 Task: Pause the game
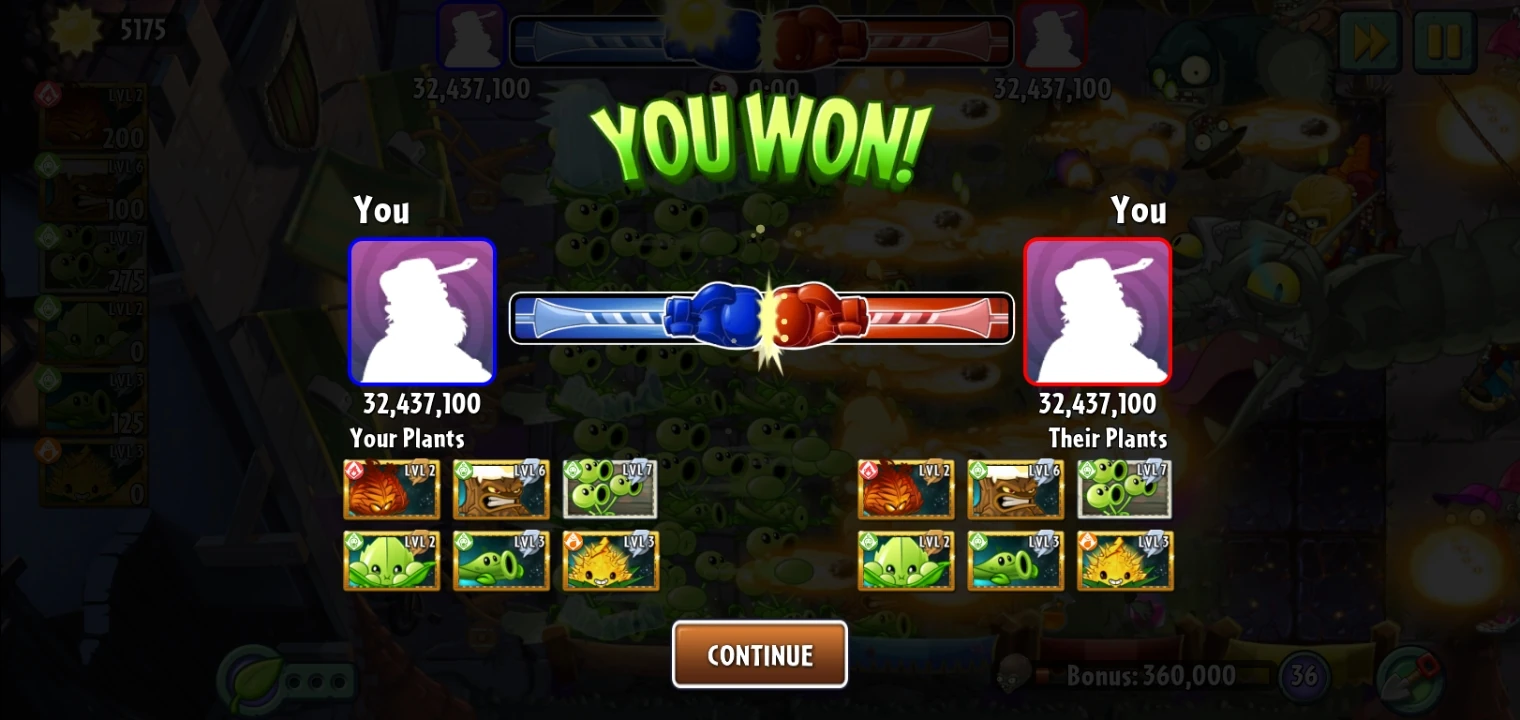tap(1444, 42)
